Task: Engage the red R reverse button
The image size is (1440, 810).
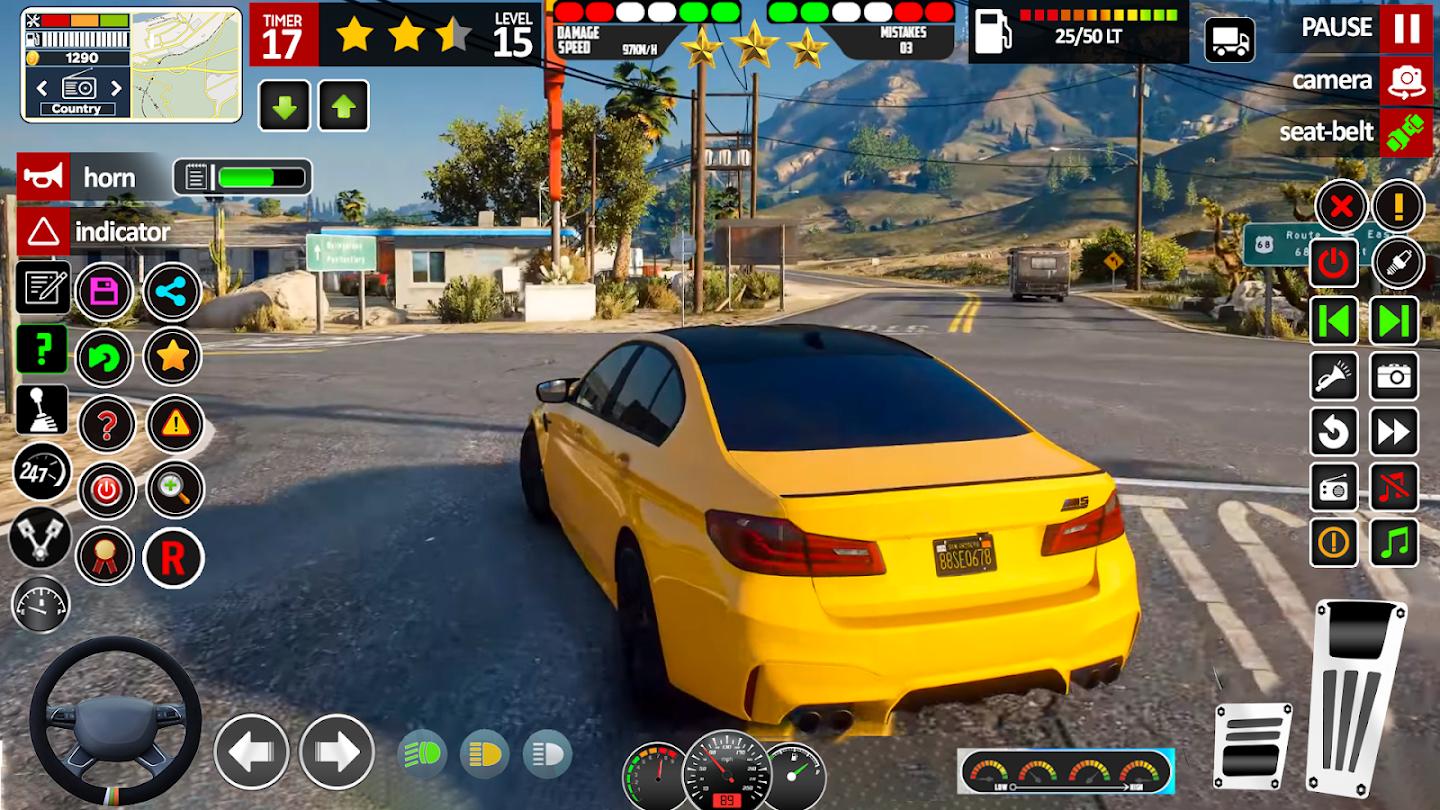Action: pyautogui.click(x=173, y=558)
